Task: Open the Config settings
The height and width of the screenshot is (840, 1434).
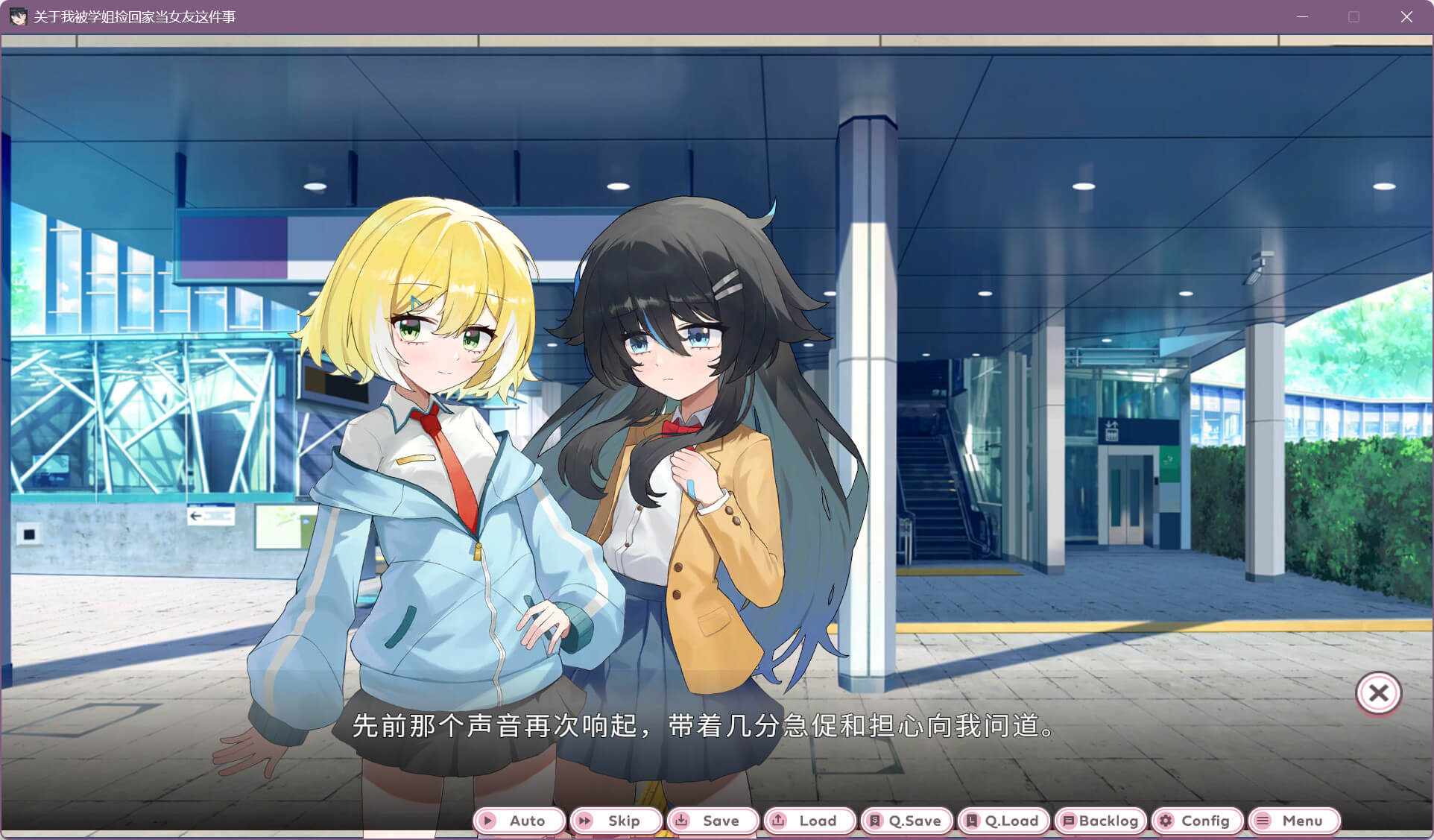Action: (1197, 821)
